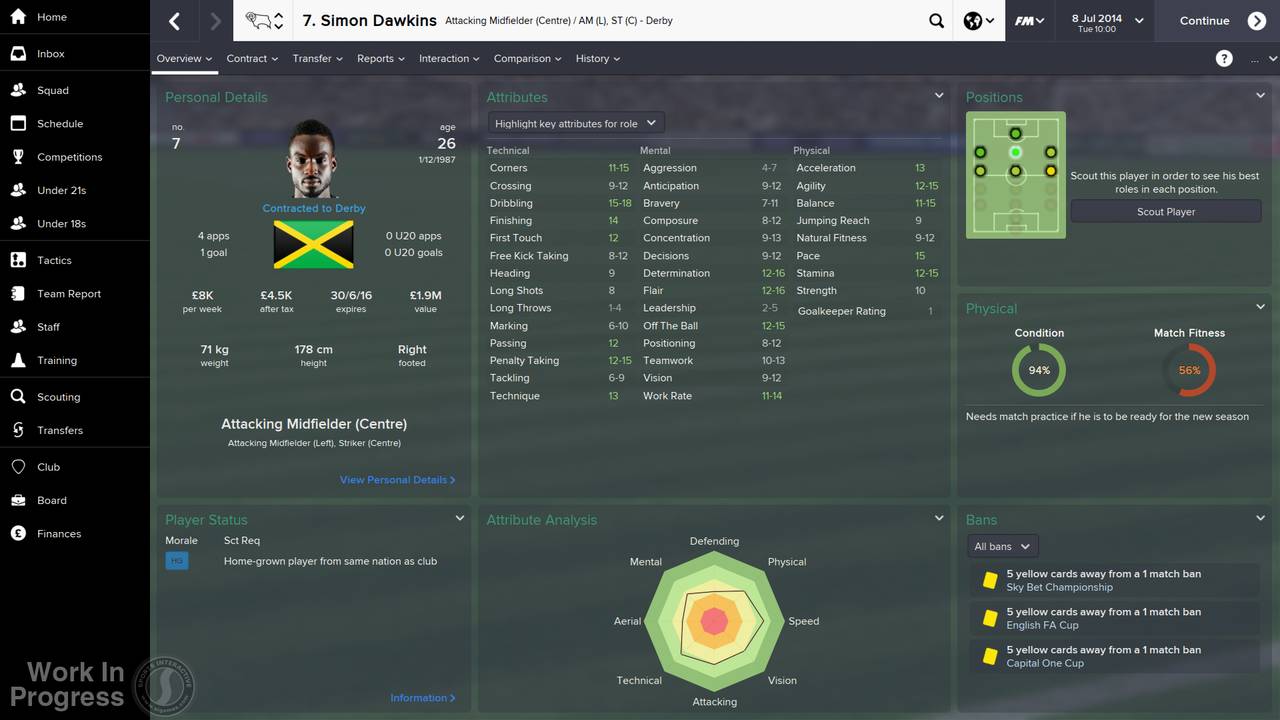The height and width of the screenshot is (720, 1280).
Task: Click the Scout Player button
Action: click(x=1165, y=211)
